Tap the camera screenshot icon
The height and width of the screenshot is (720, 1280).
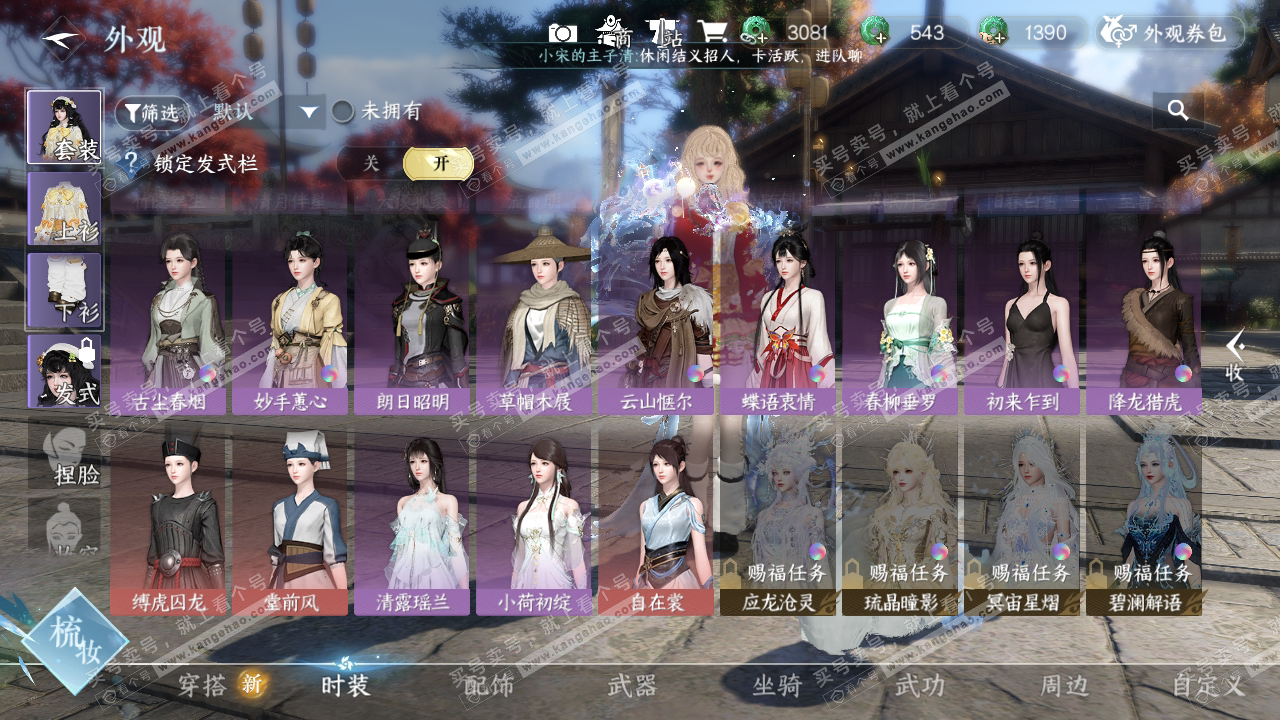coord(562,33)
